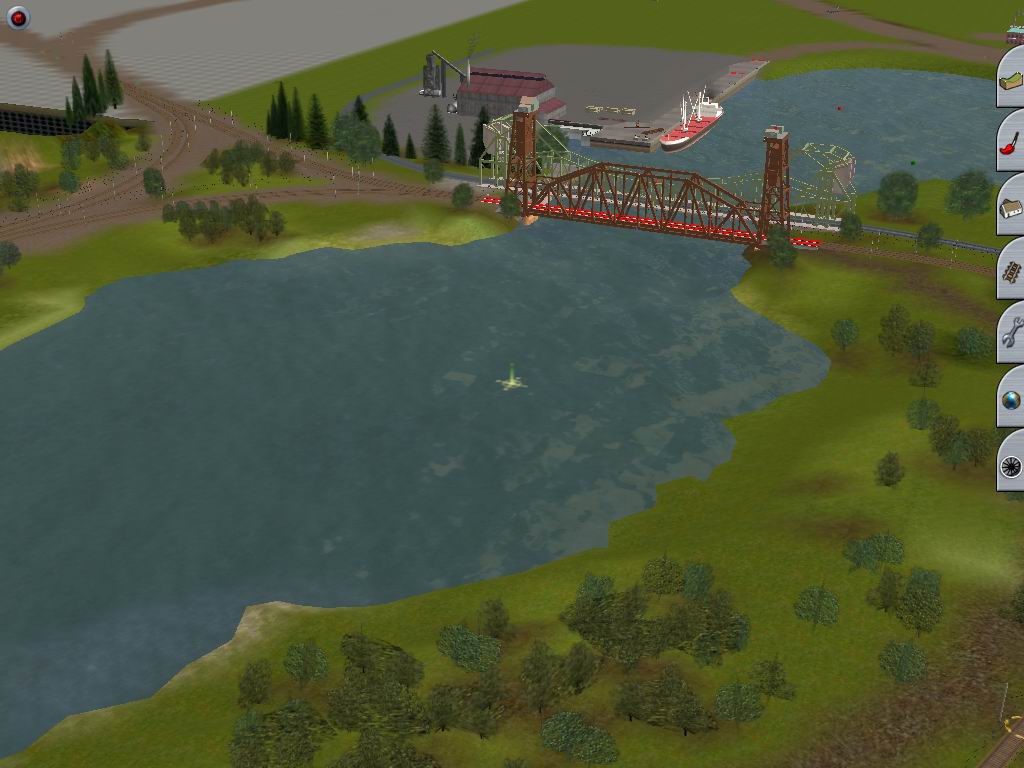The image size is (1024, 768).
Task: Click the round red button in the corner
Action: (x=18, y=17)
